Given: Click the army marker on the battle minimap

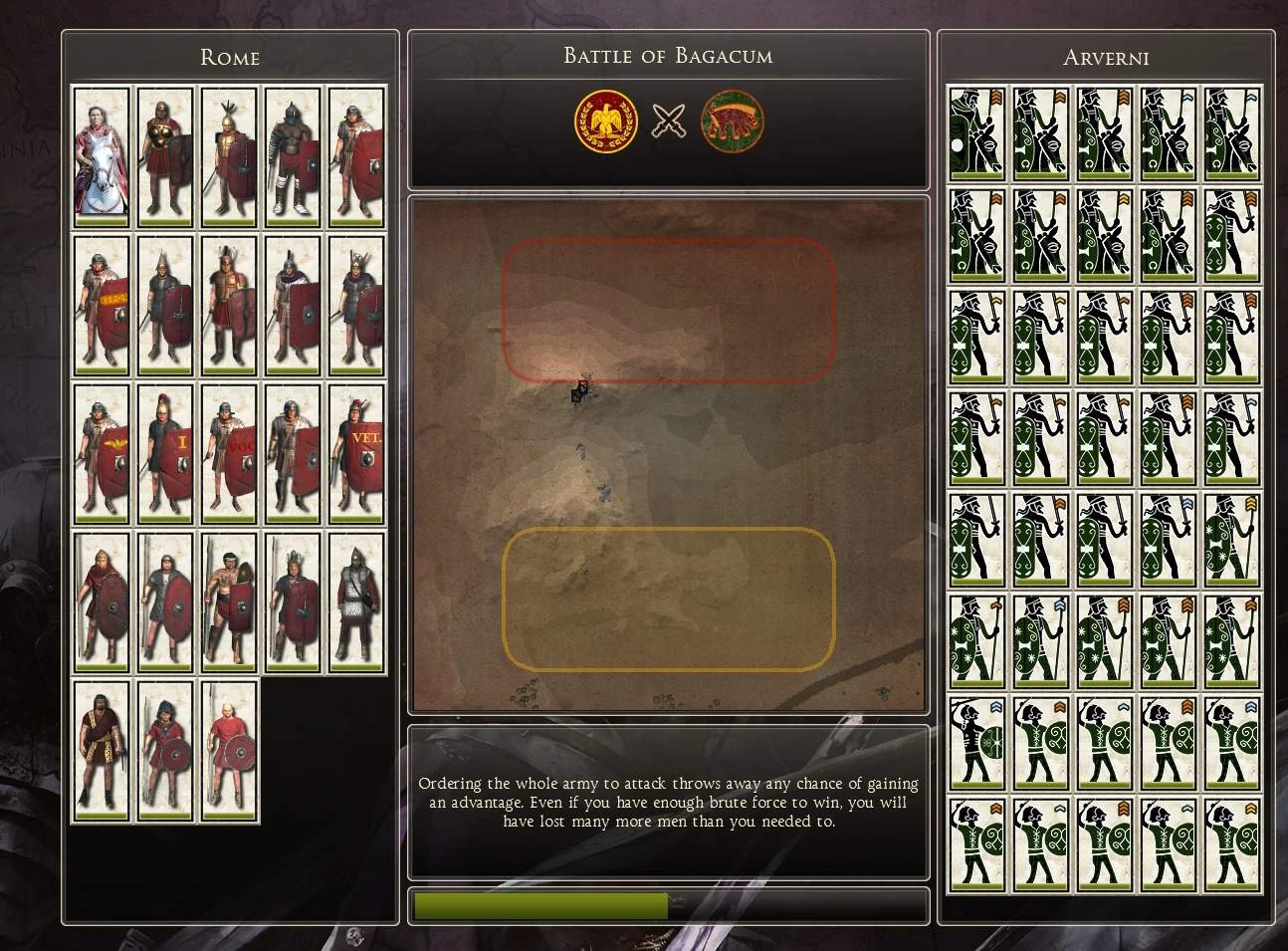Looking at the screenshot, I should pyautogui.click(x=581, y=390).
